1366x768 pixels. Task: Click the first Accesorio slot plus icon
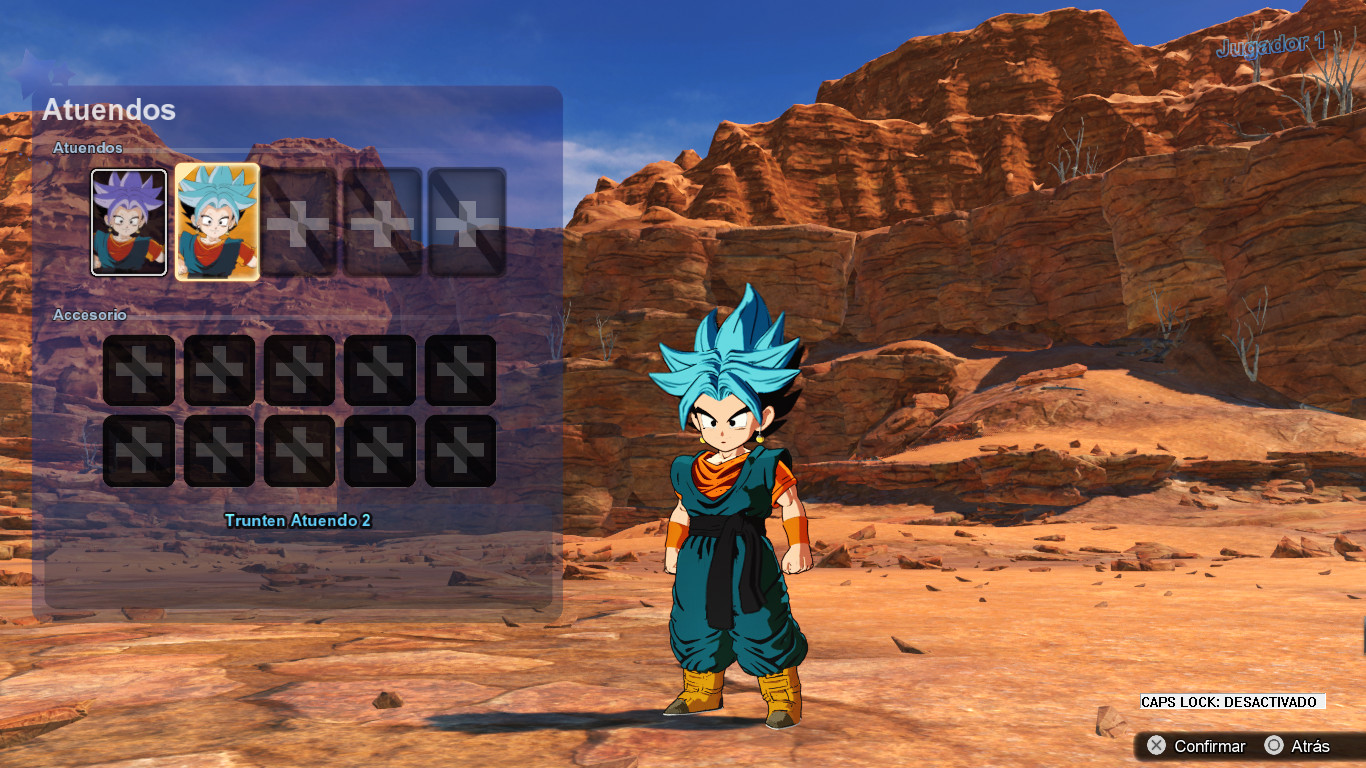pyautogui.click(x=138, y=368)
